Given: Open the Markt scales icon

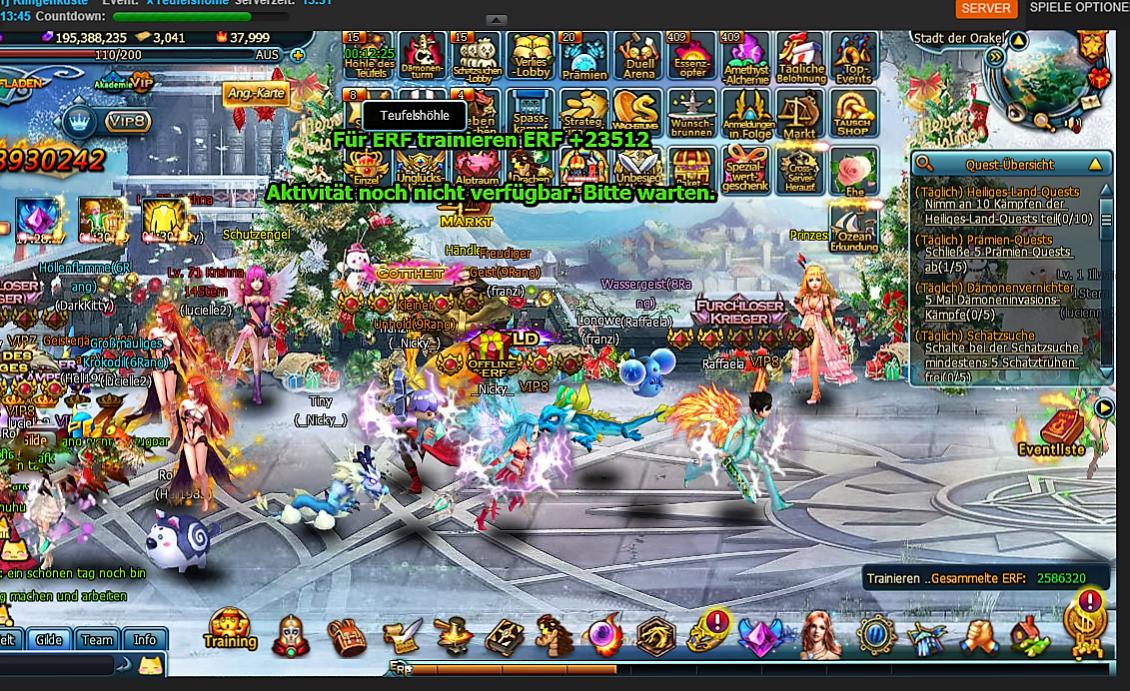Looking at the screenshot, I should (x=799, y=113).
